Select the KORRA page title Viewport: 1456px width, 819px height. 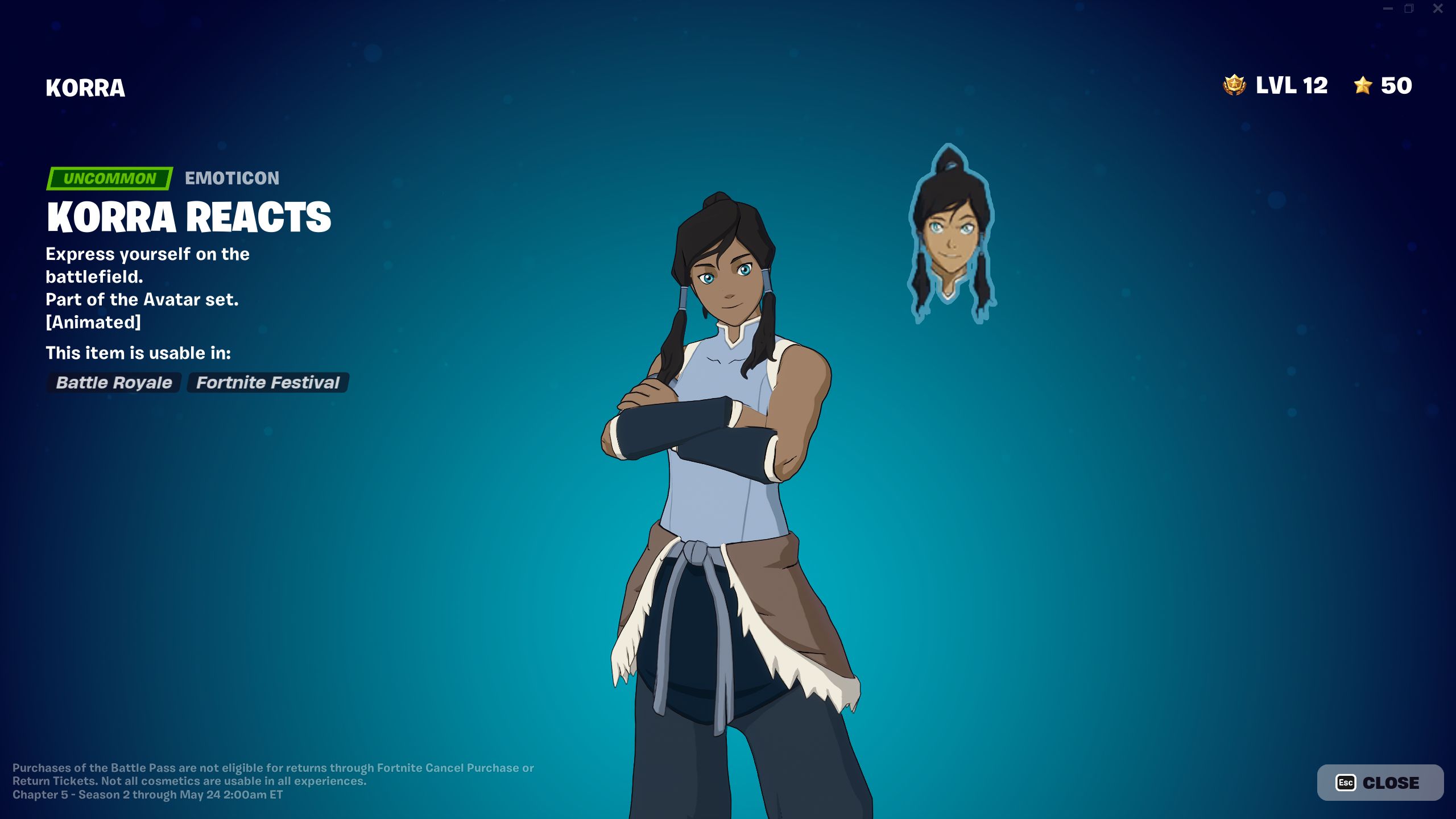click(x=85, y=88)
